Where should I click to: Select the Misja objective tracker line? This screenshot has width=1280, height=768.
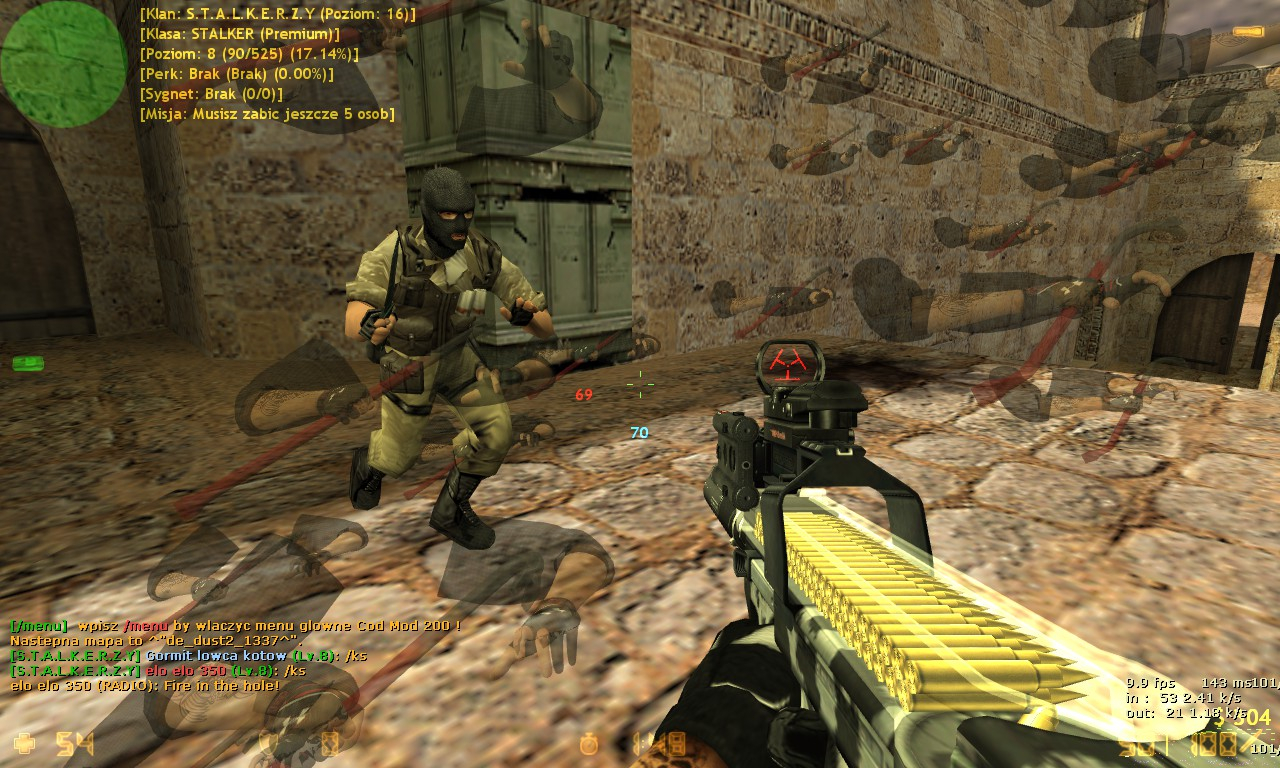point(268,114)
